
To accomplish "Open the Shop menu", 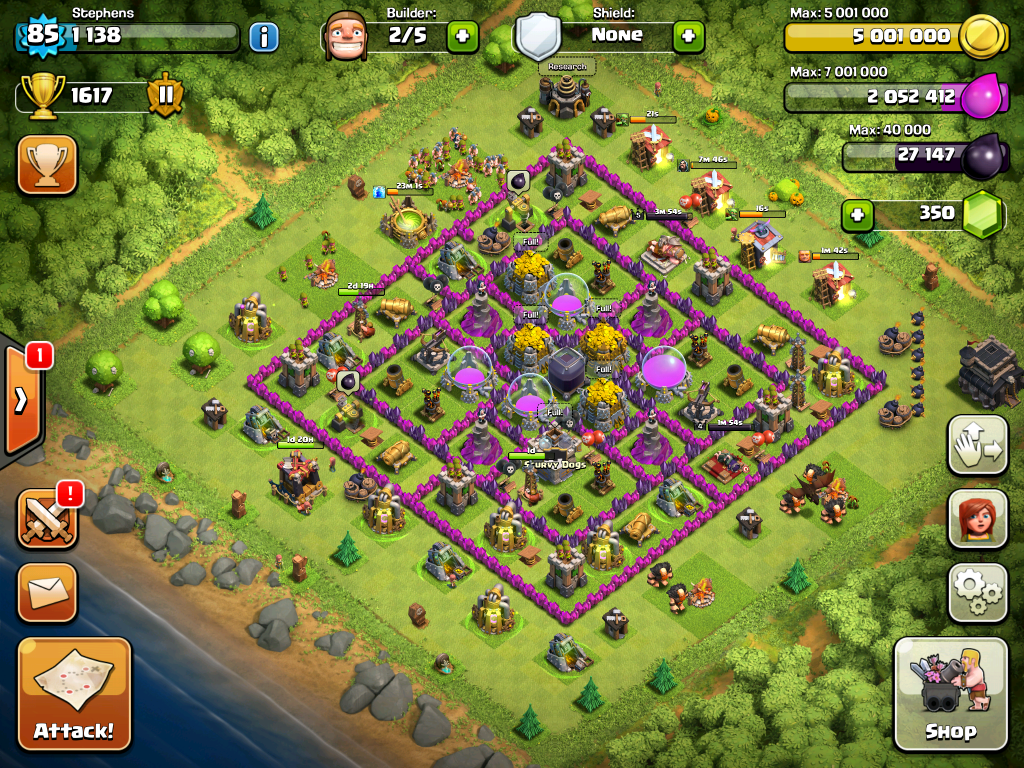I will tap(950, 693).
